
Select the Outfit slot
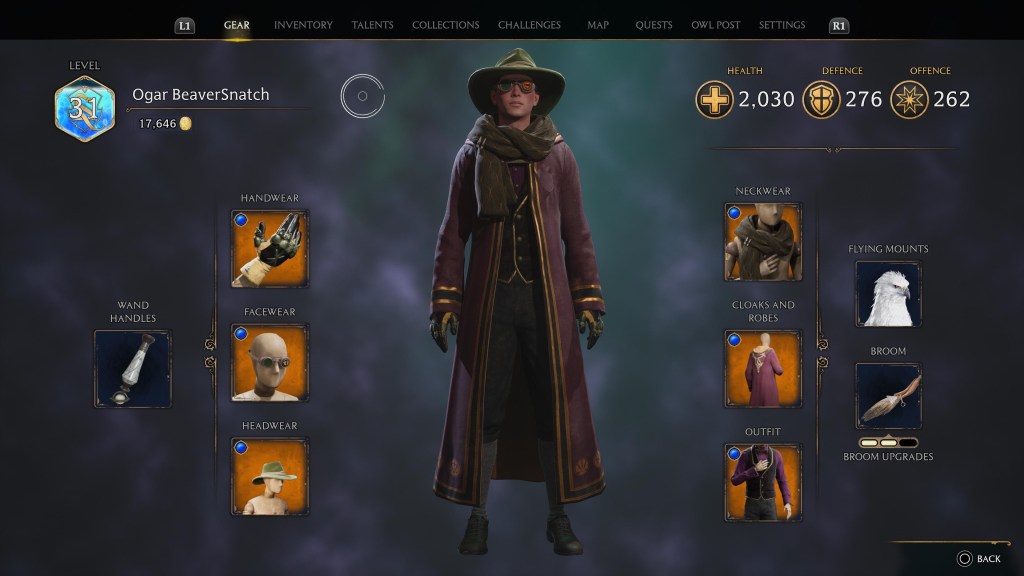tap(763, 482)
